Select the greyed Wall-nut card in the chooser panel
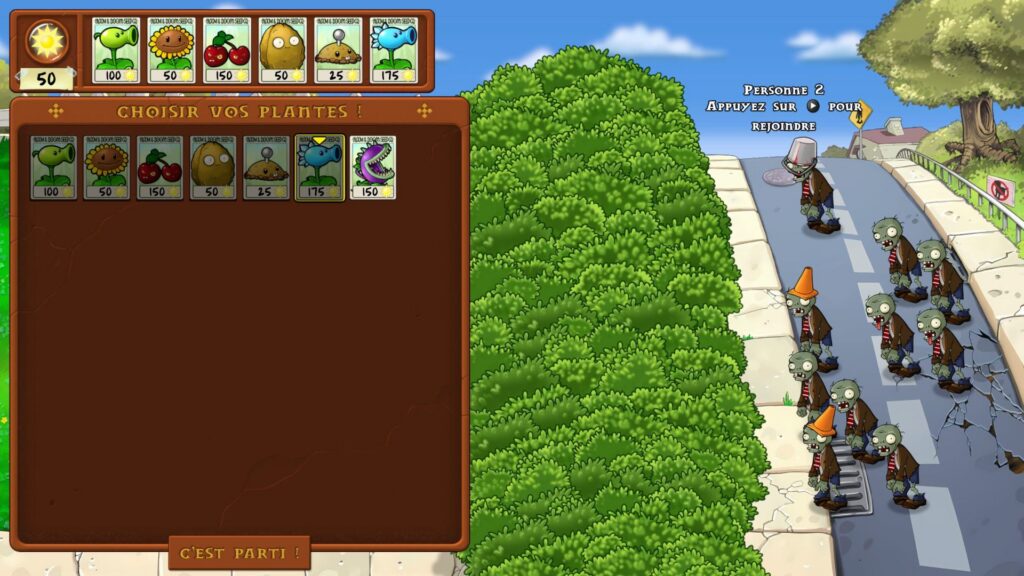The width and height of the screenshot is (1024, 576). (x=213, y=168)
